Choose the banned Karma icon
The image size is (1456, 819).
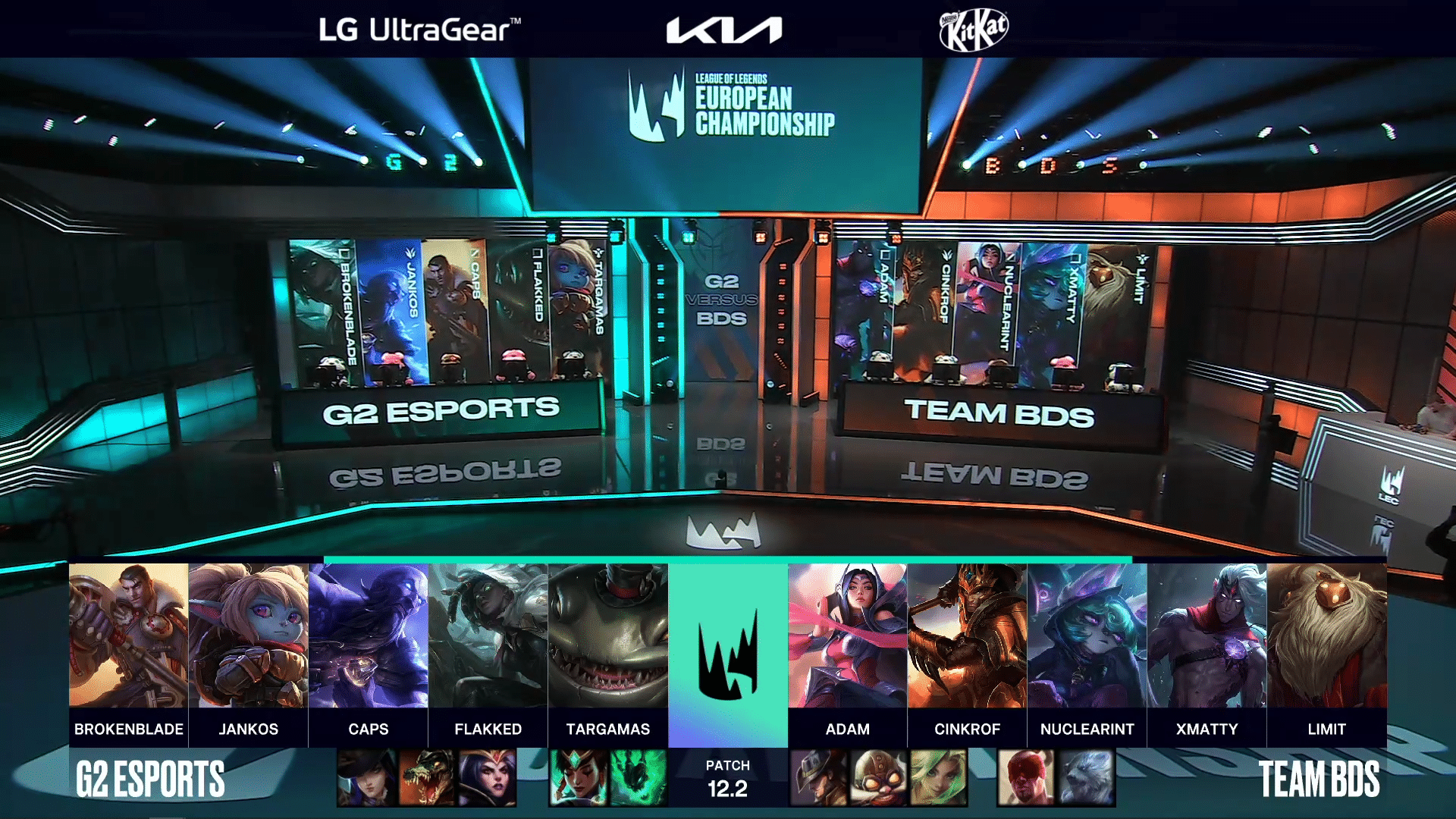[x=579, y=777]
